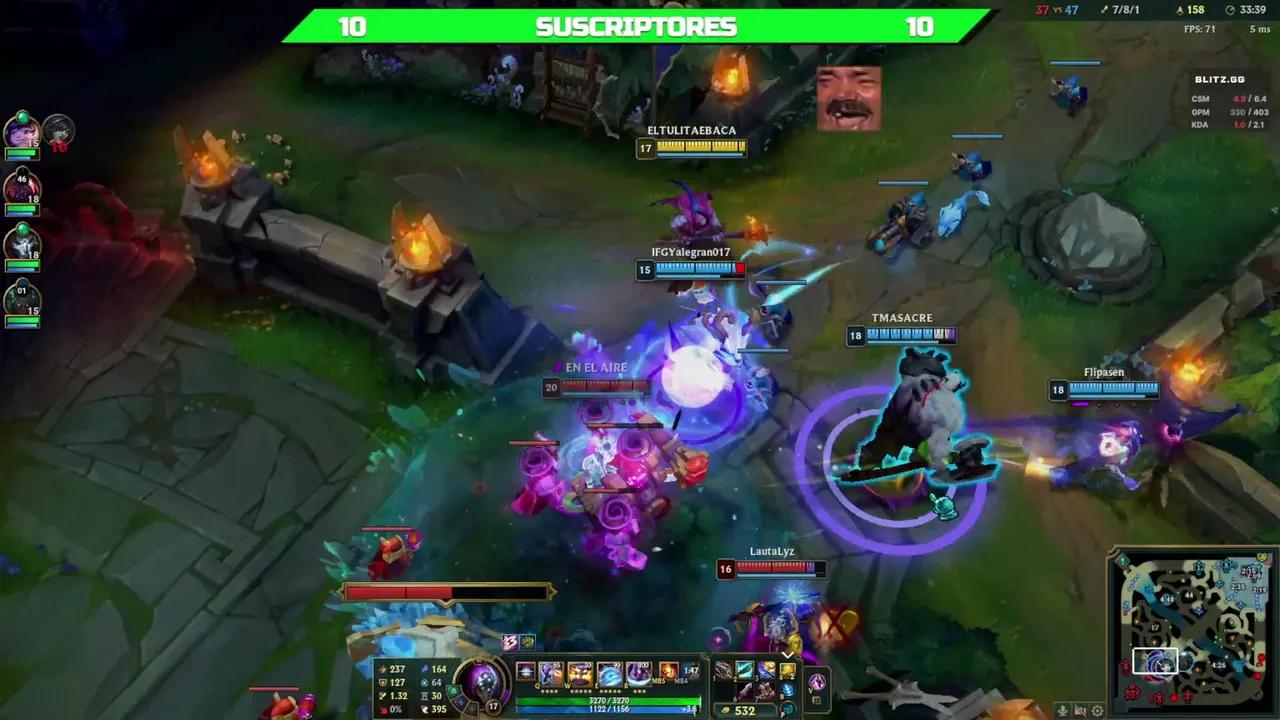This screenshot has width=1280, height=720.
Task: Toggle the crossed-out camera button
Action: coord(1080,711)
